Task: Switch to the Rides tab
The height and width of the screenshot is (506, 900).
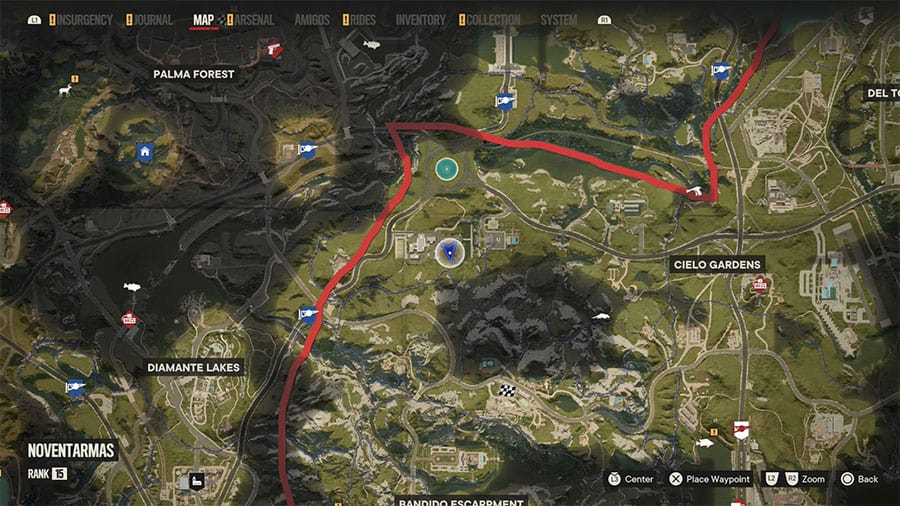Action: pos(363,19)
